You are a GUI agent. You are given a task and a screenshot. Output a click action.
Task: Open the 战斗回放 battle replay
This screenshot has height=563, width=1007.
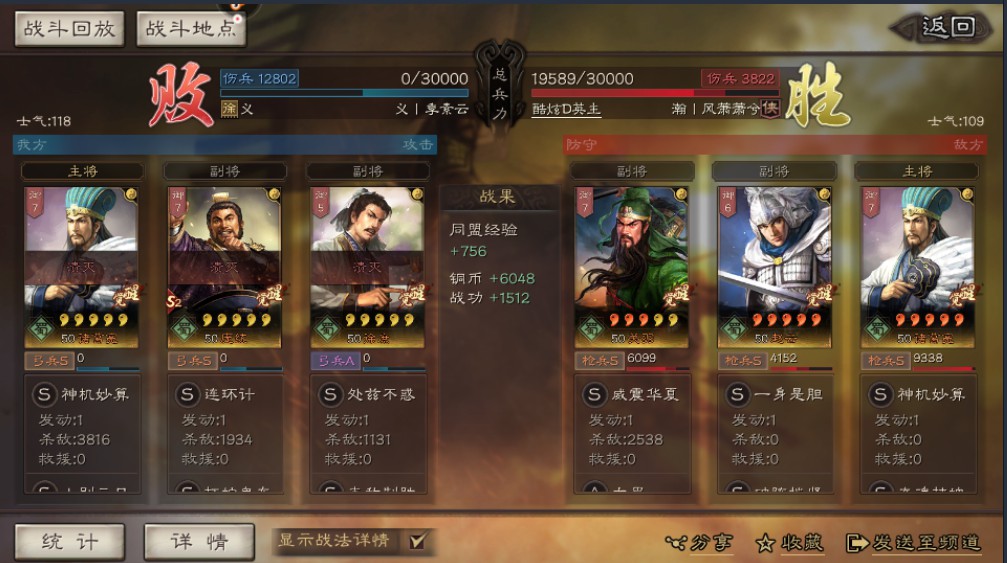click(69, 28)
